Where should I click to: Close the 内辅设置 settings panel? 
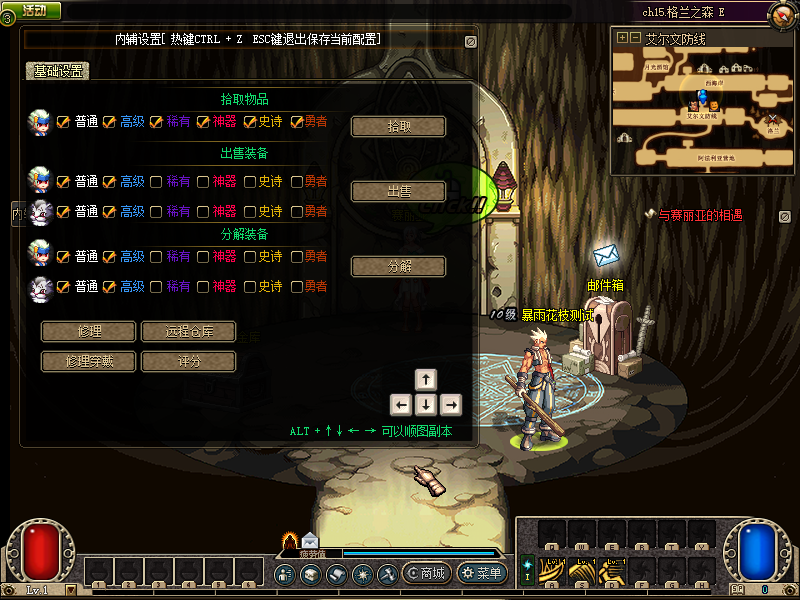(470, 42)
